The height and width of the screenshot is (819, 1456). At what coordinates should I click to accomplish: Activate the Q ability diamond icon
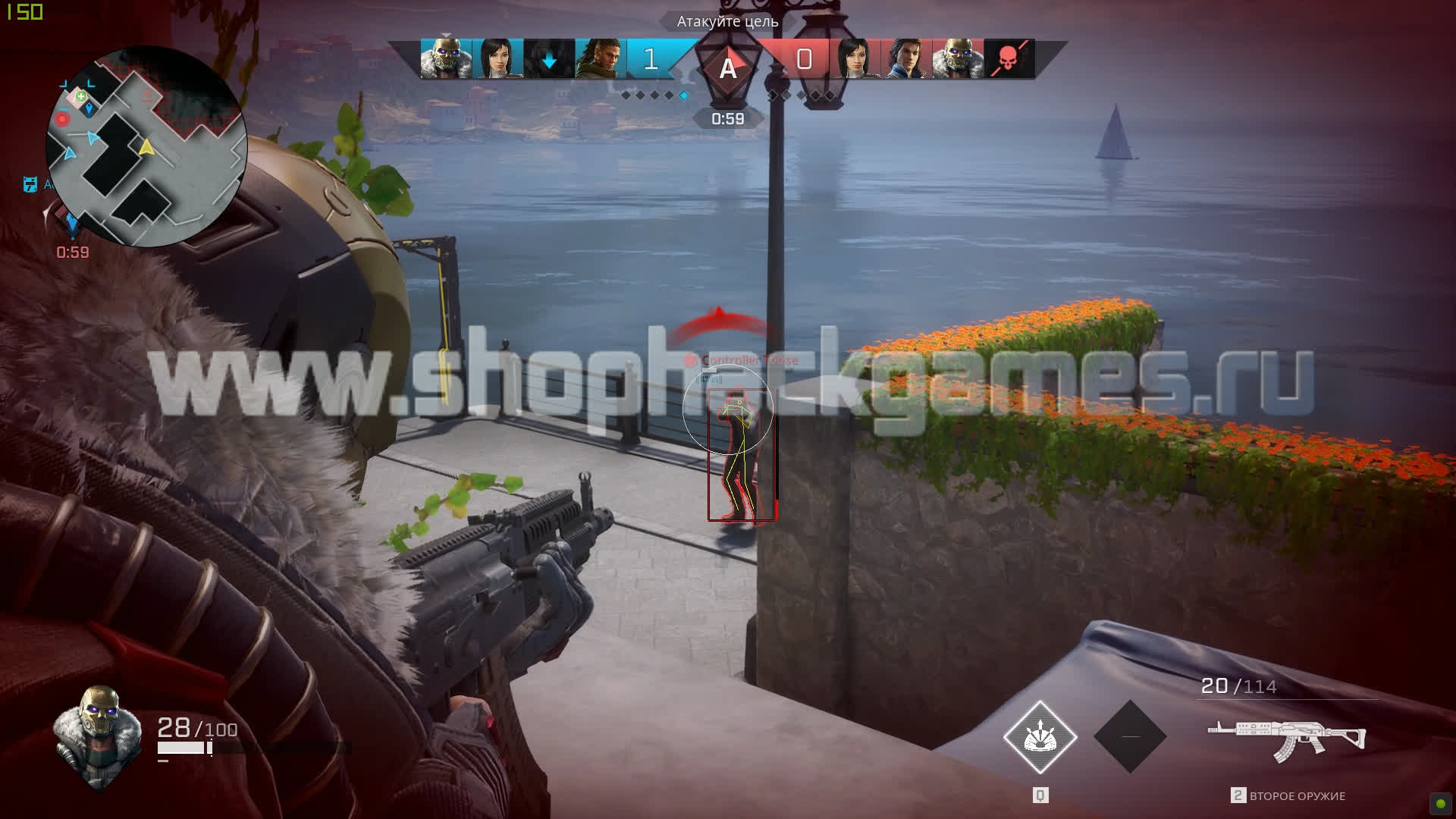click(x=1040, y=736)
